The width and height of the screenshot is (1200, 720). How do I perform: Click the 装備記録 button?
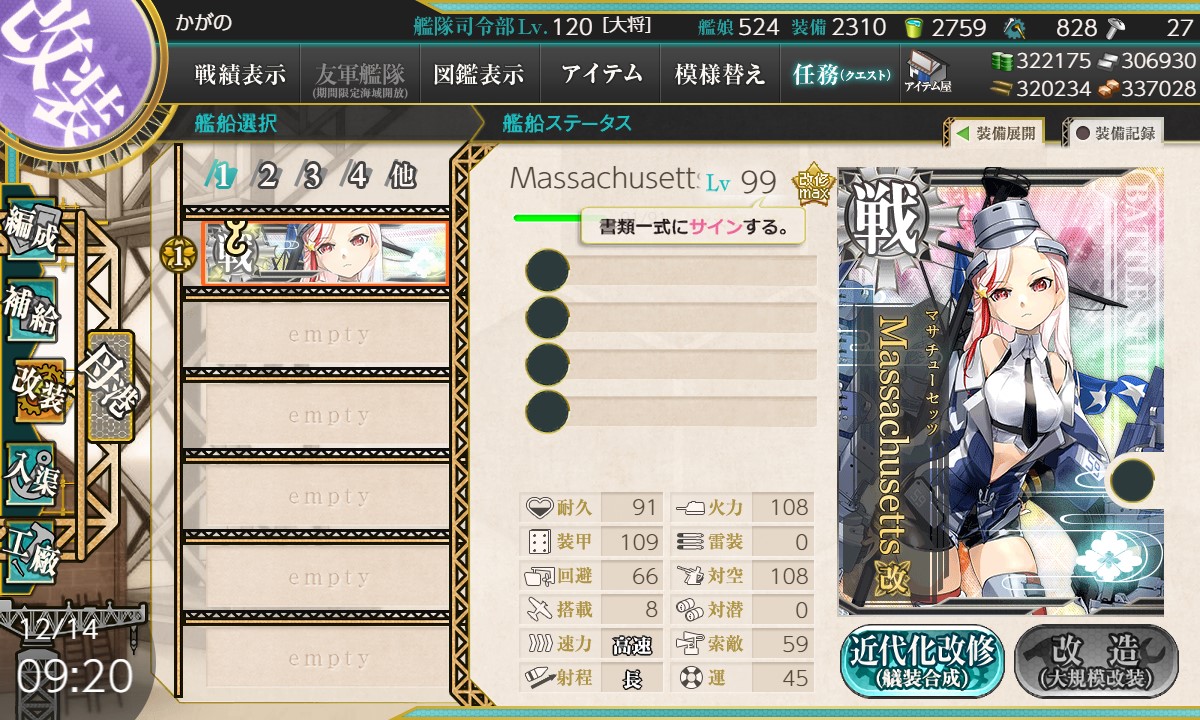pos(1115,133)
